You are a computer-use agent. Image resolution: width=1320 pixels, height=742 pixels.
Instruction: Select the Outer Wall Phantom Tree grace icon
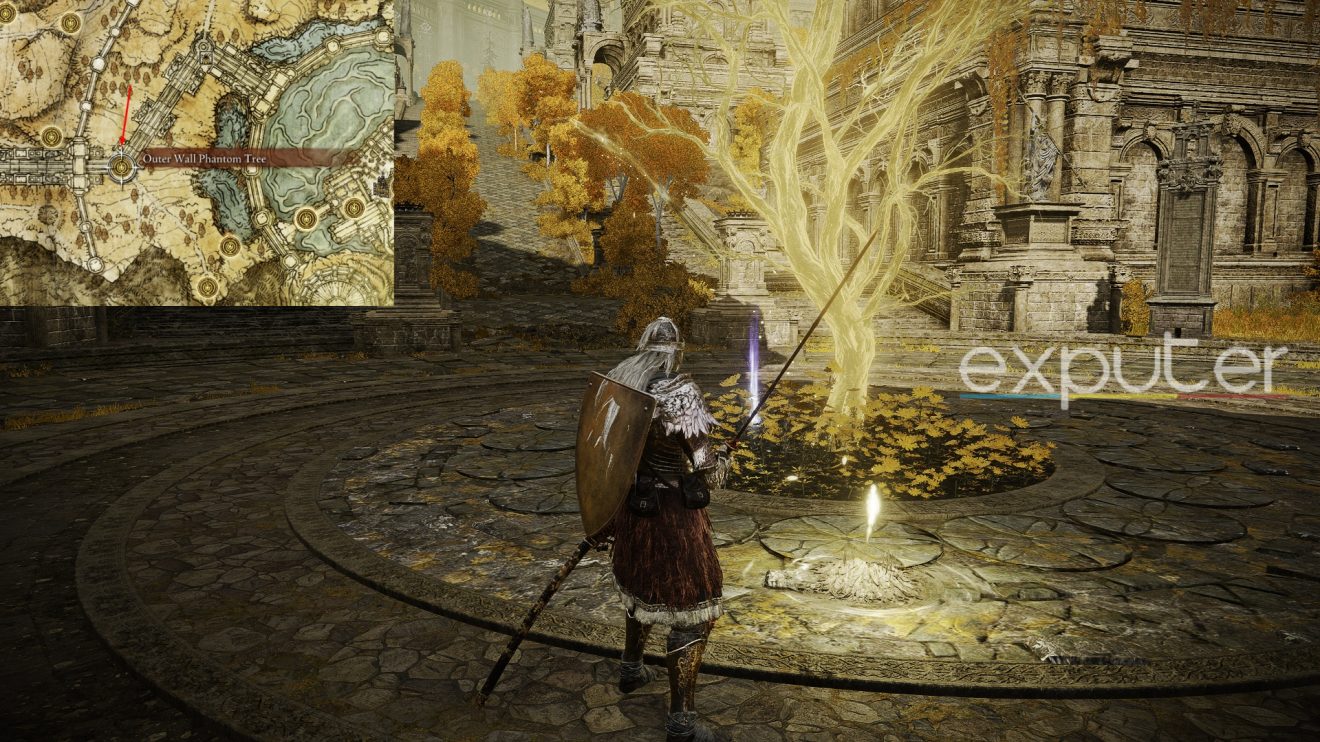120,167
